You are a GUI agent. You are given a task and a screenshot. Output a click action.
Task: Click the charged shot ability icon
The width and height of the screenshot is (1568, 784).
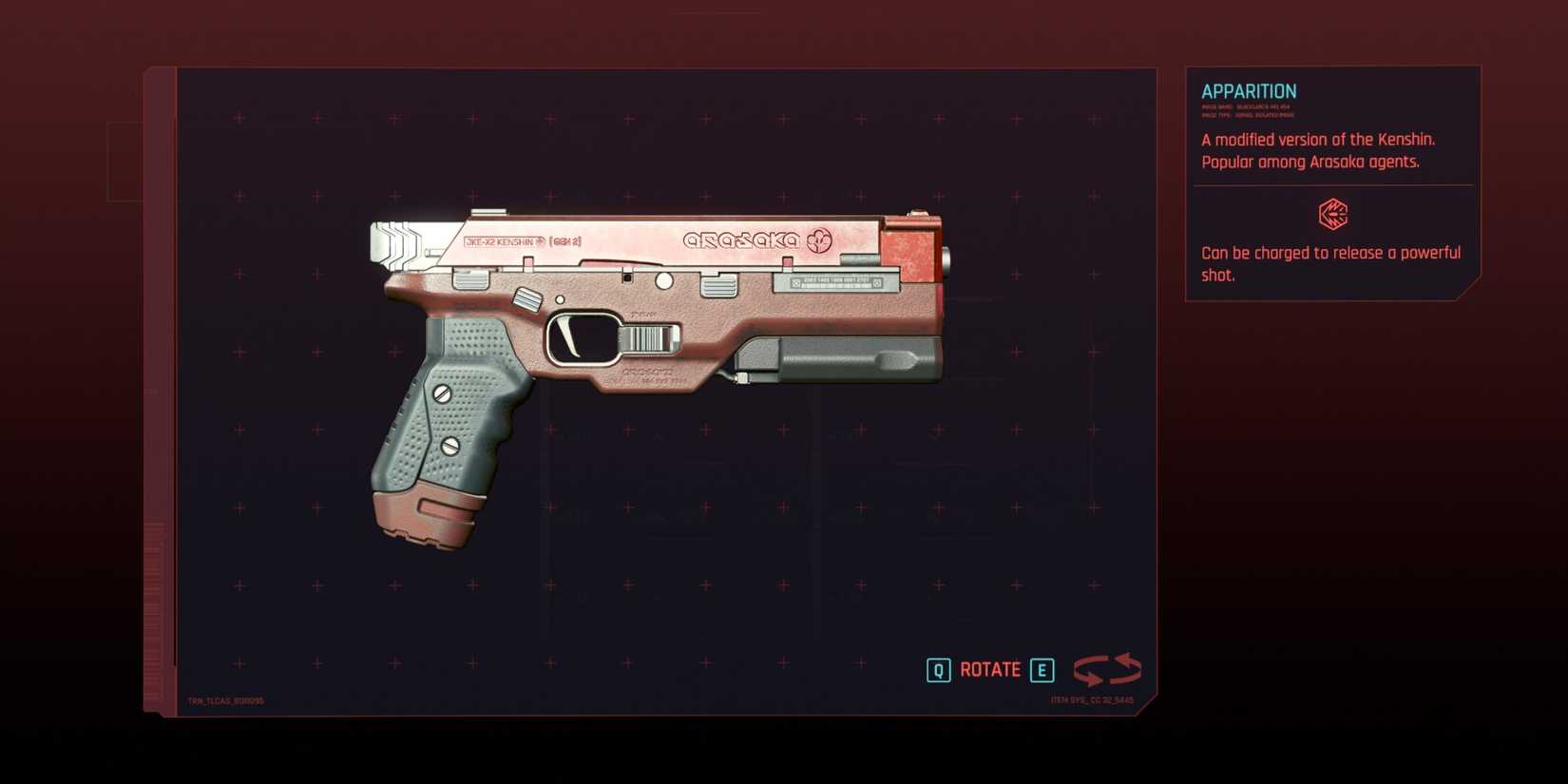(x=1334, y=217)
